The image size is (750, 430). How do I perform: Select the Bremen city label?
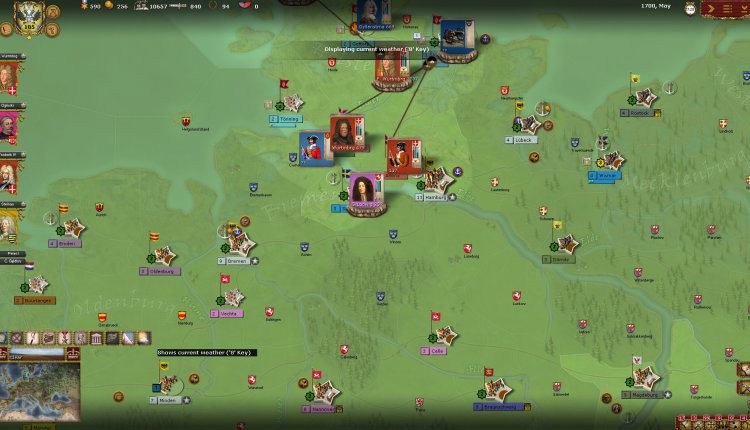[236, 260]
